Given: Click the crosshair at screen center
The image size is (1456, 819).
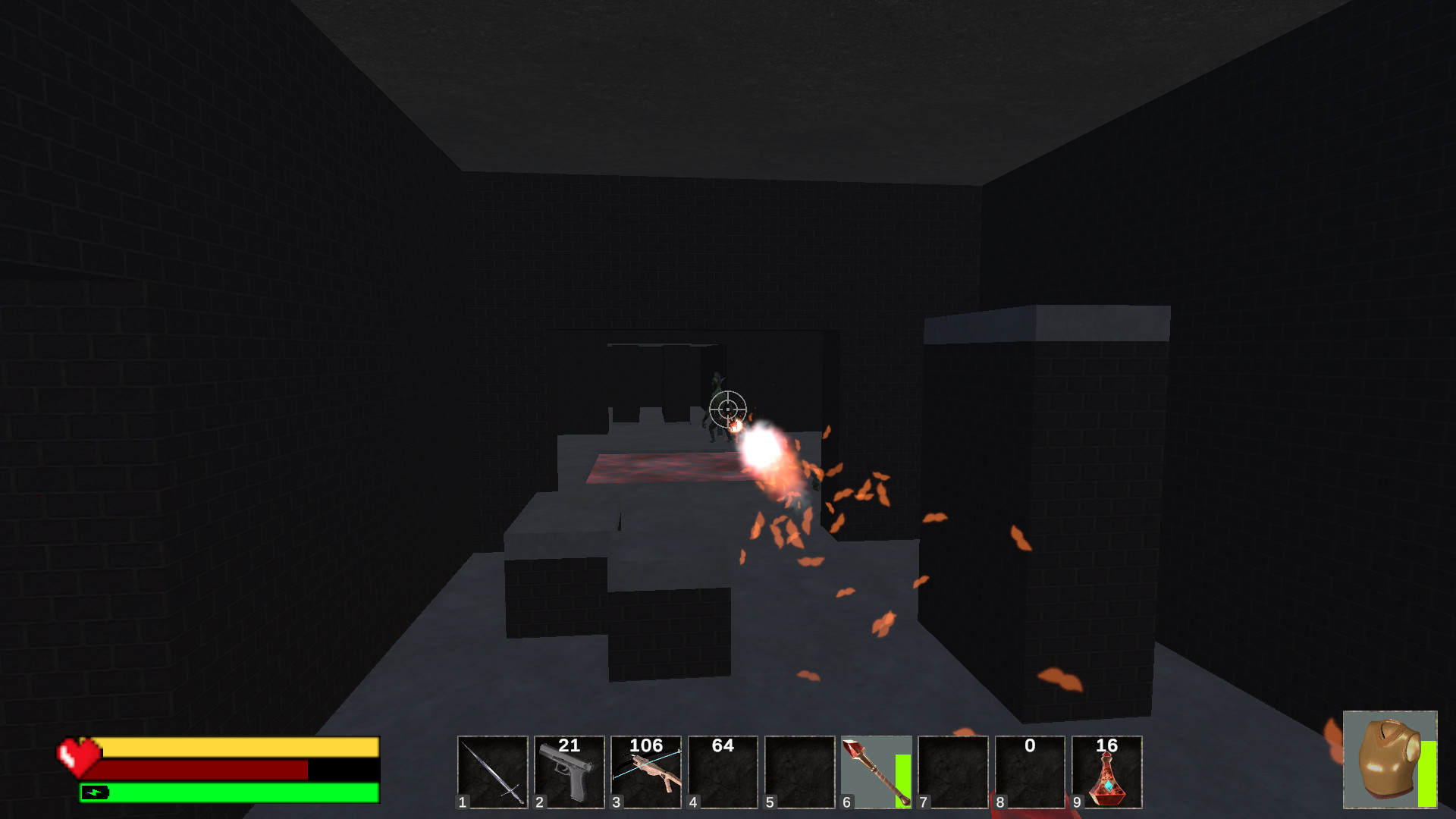Looking at the screenshot, I should tap(727, 409).
